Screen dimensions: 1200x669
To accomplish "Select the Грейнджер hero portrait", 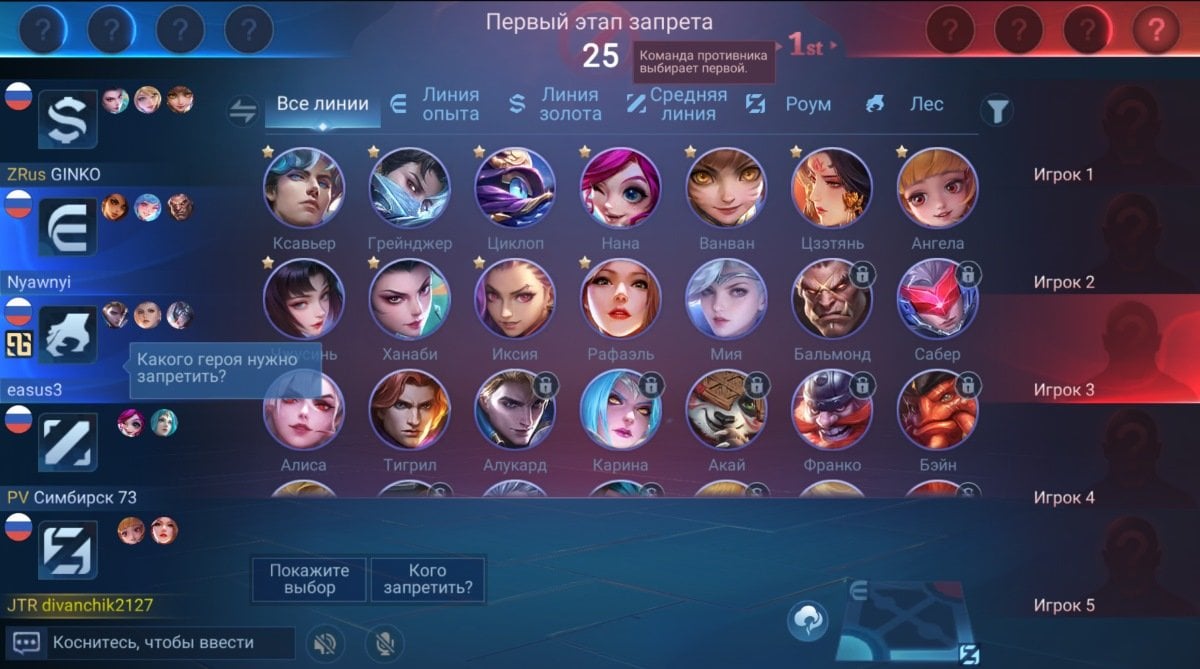I will click(x=410, y=188).
